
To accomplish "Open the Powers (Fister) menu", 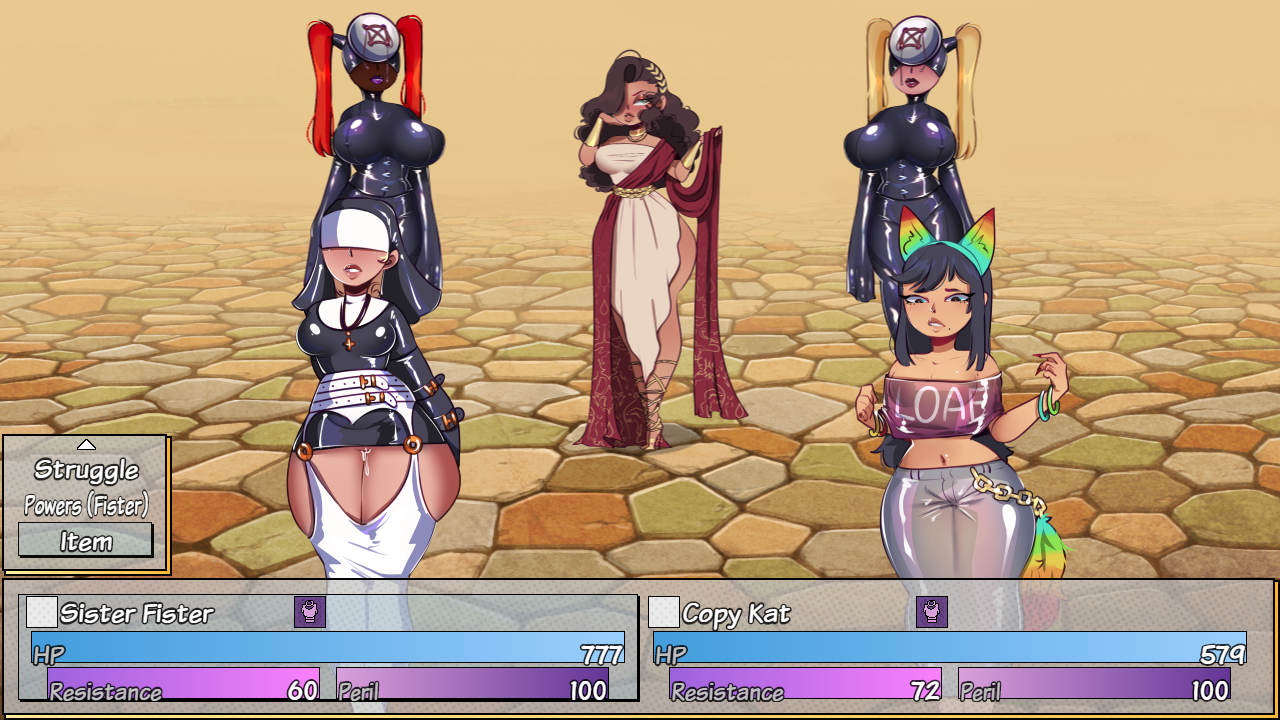I will click(86, 505).
